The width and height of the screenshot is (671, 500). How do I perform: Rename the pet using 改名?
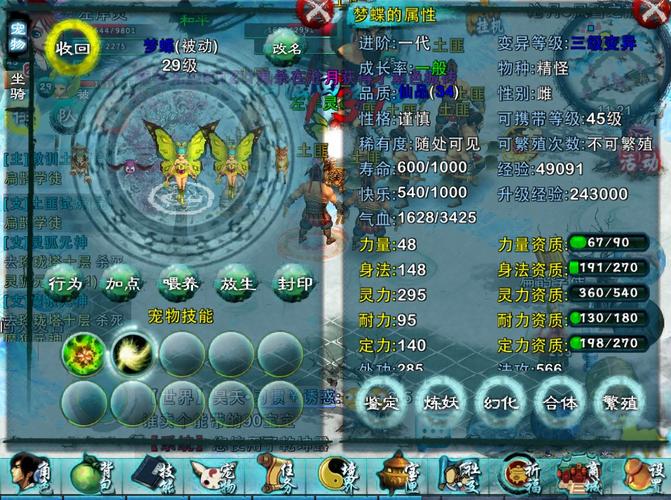click(x=287, y=48)
